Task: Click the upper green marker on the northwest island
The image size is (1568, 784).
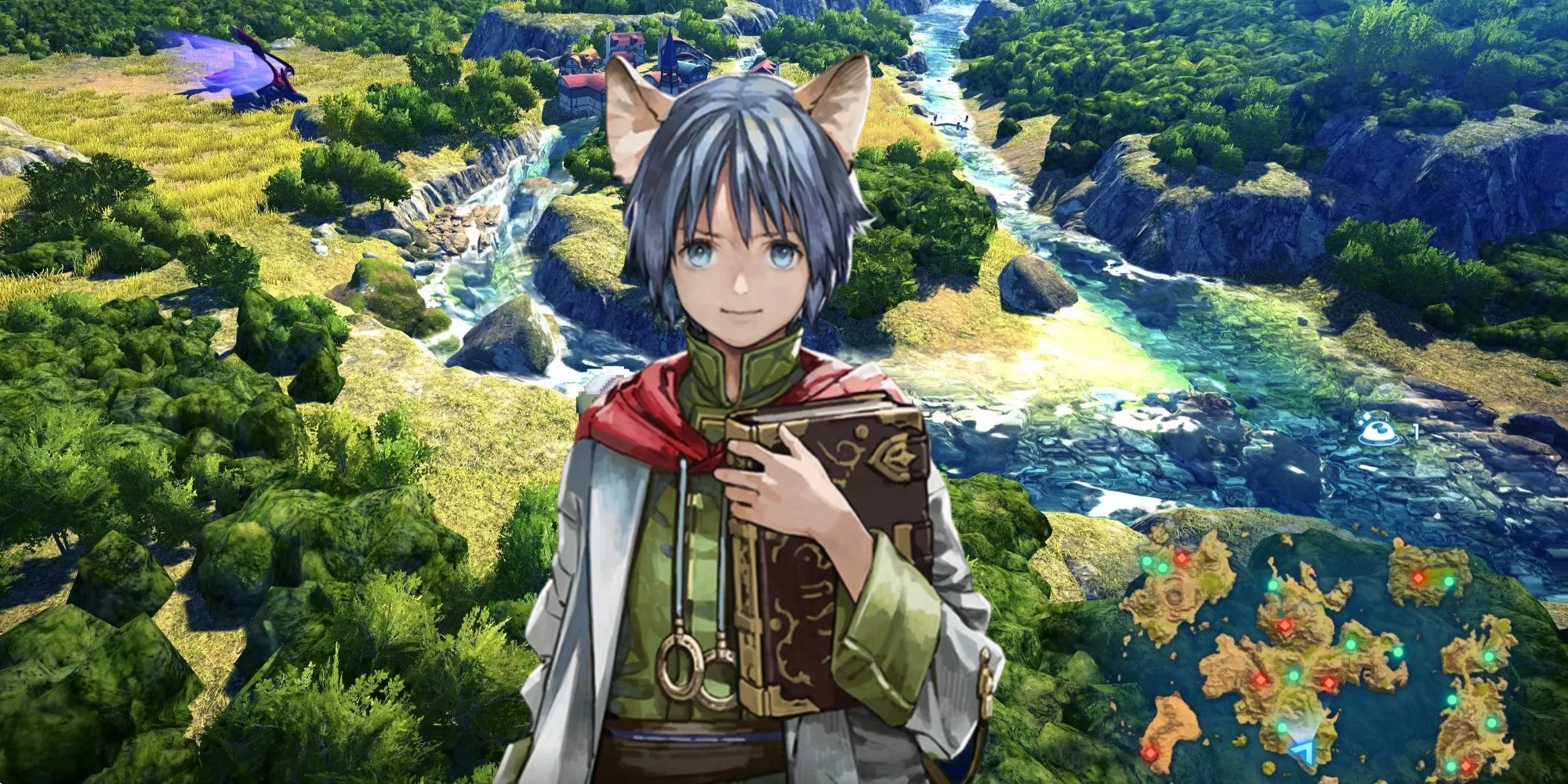Action: 1147,561
